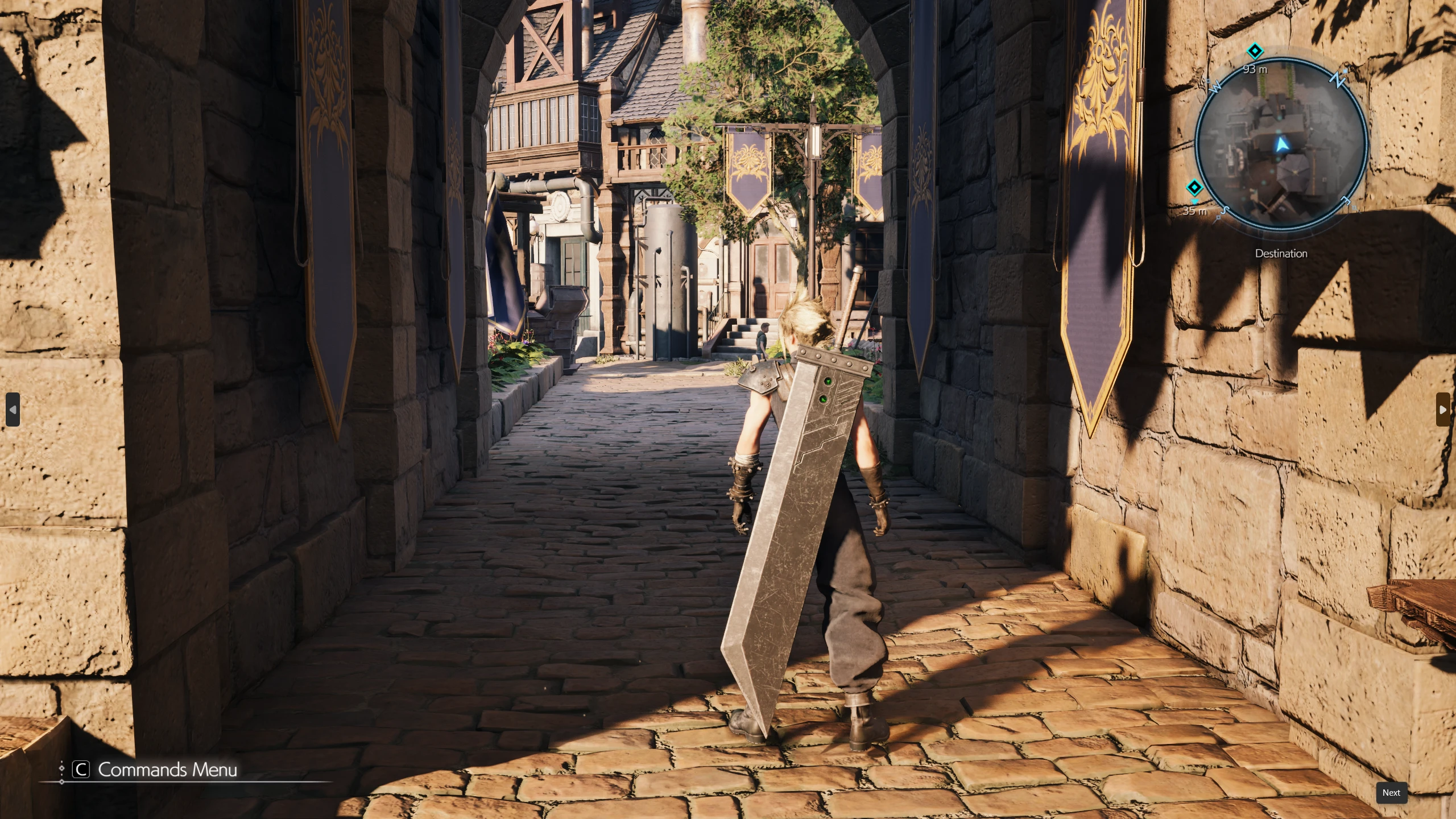This screenshot has height=819, width=1456.
Task: Advance with the right arrow button
Action: coord(1443,409)
